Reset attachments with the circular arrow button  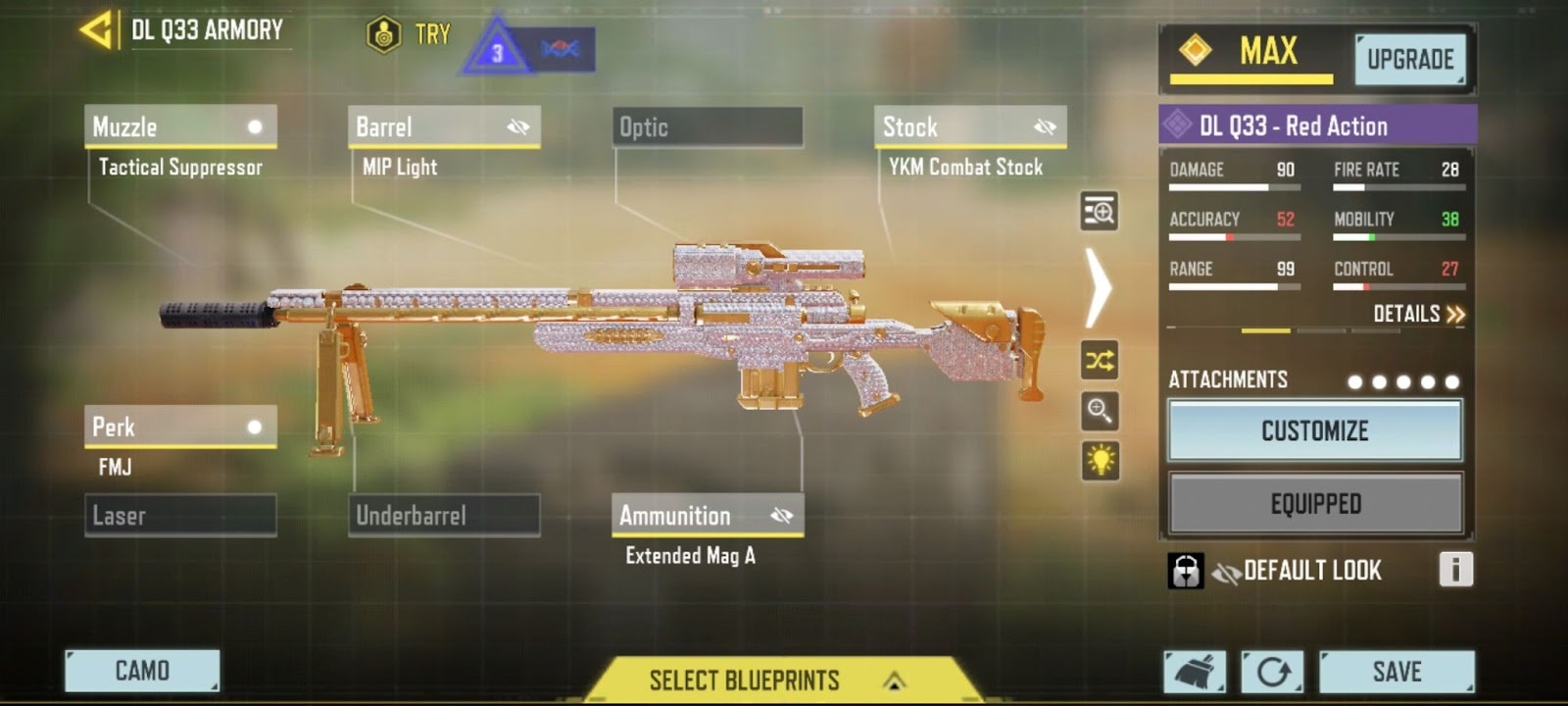click(x=1272, y=672)
